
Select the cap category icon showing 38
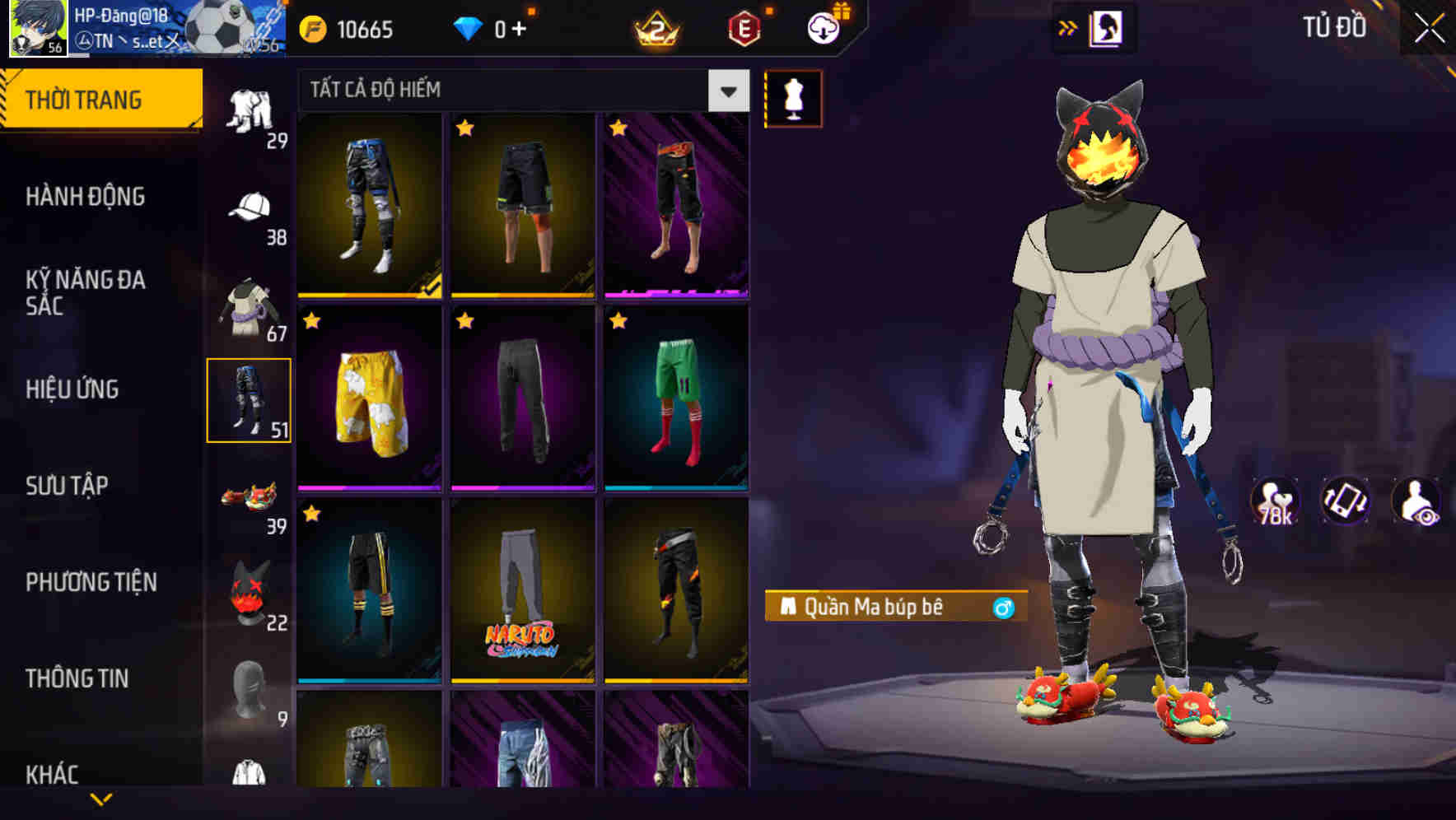point(247,207)
